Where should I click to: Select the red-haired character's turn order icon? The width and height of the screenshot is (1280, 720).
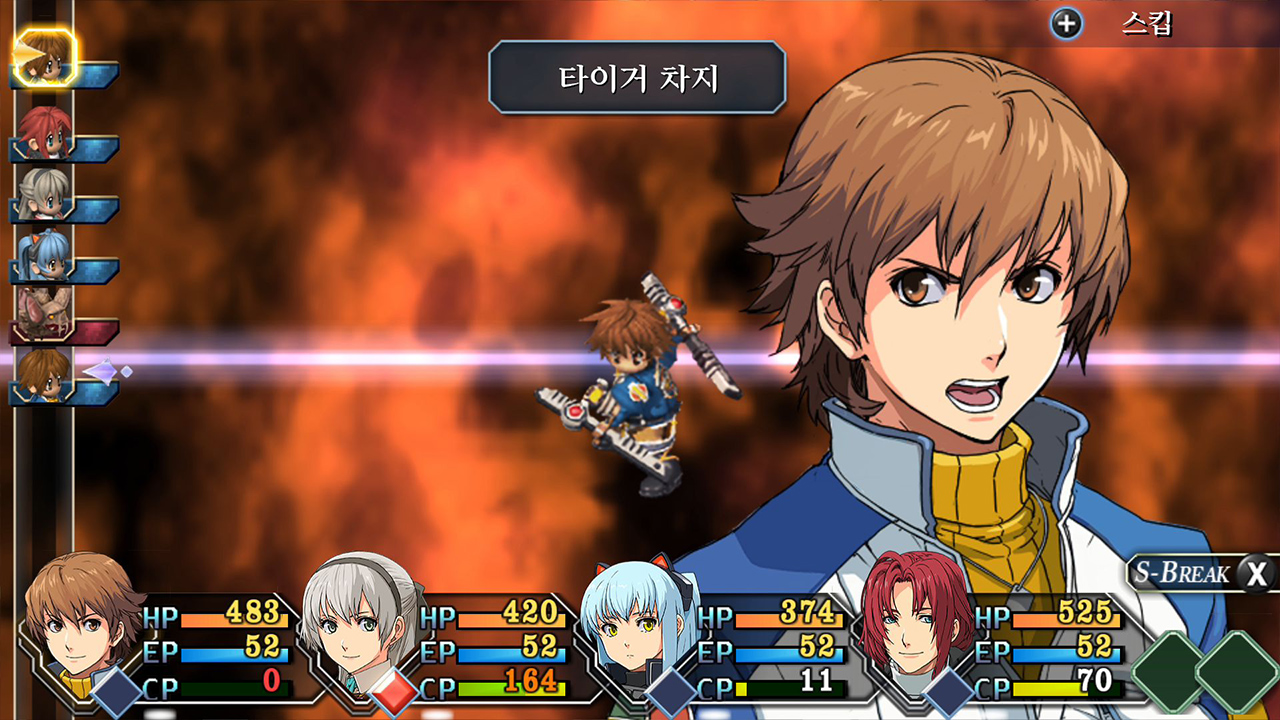pyautogui.click(x=45, y=131)
